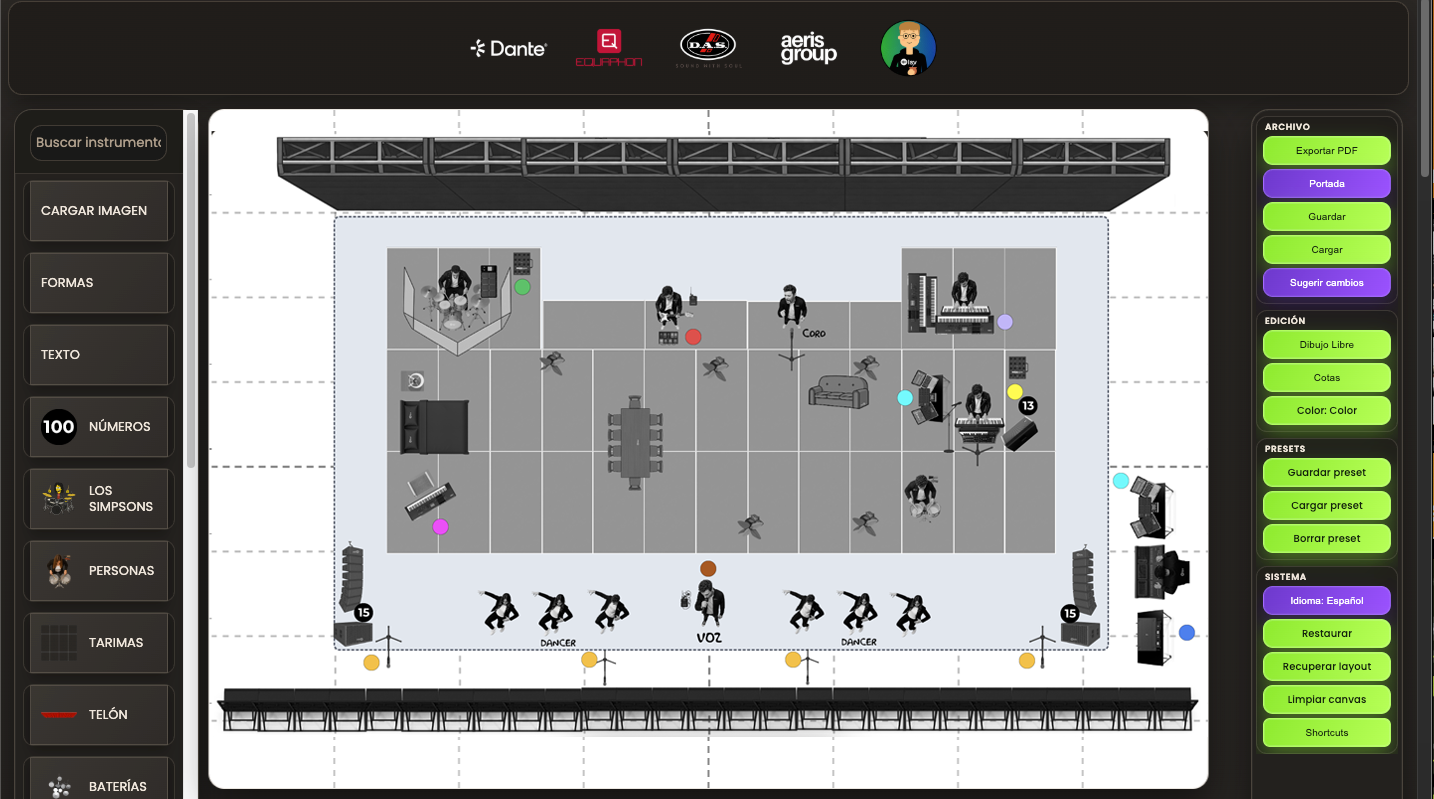The height and width of the screenshot is (799, 1434).
Task: Click the Dante logo in the header
Action: (508, 46)
